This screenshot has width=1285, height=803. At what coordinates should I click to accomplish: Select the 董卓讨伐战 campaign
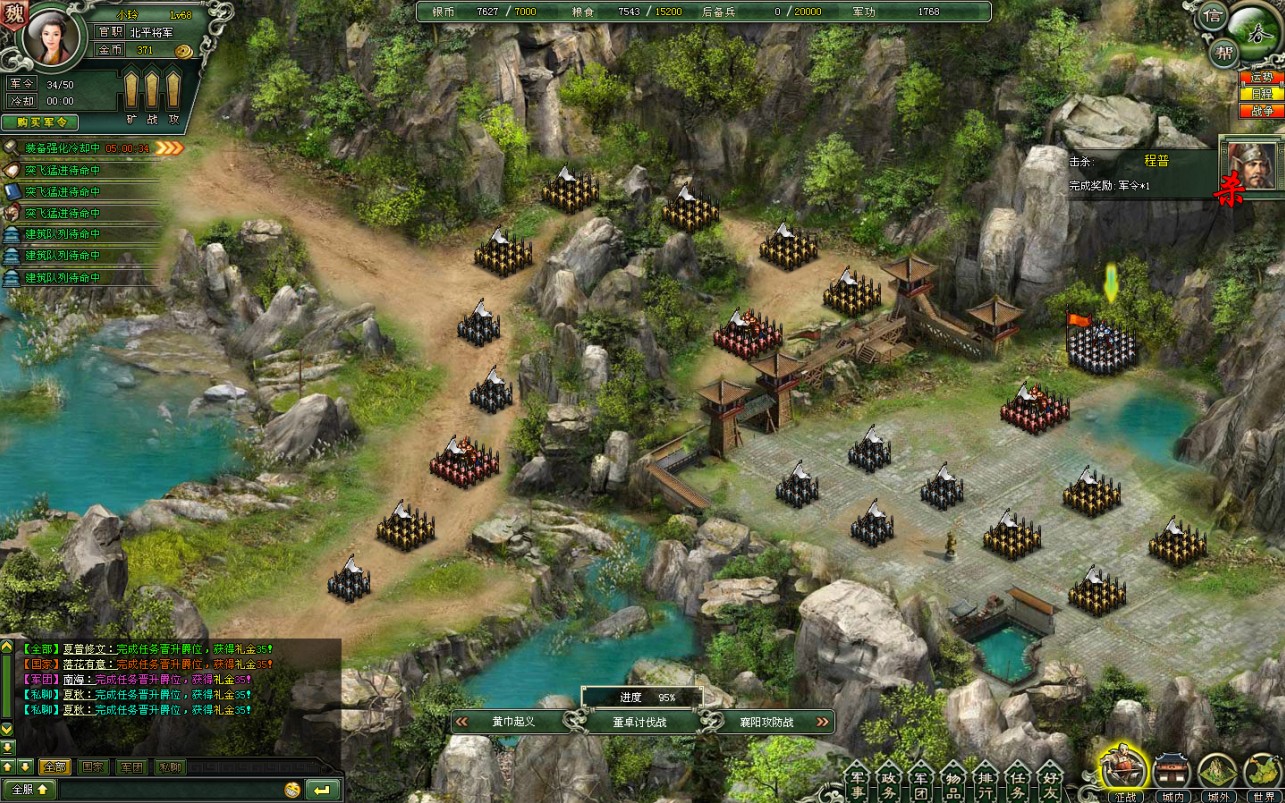(x=640, y=721)
